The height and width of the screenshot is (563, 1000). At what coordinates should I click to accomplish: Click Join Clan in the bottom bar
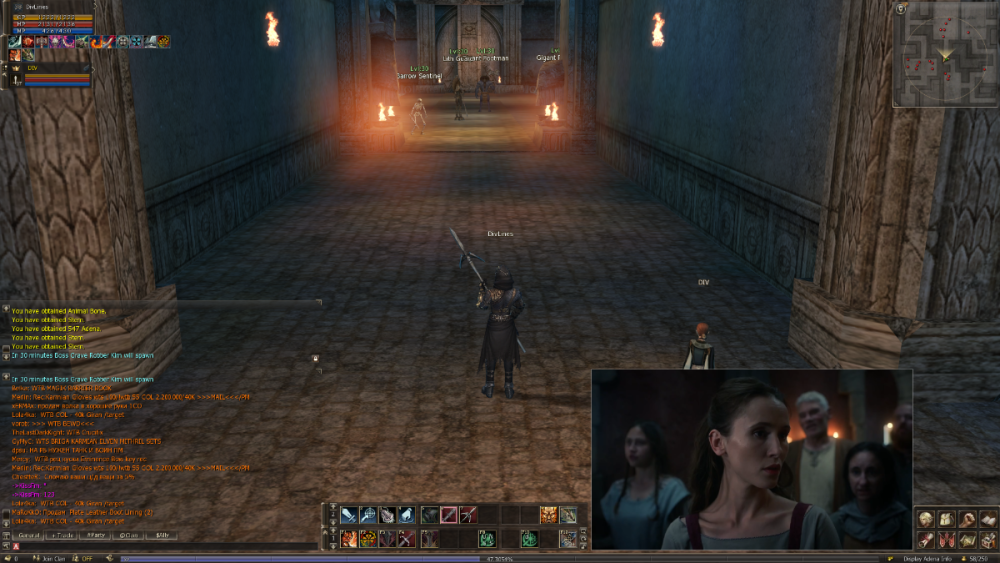53,558
